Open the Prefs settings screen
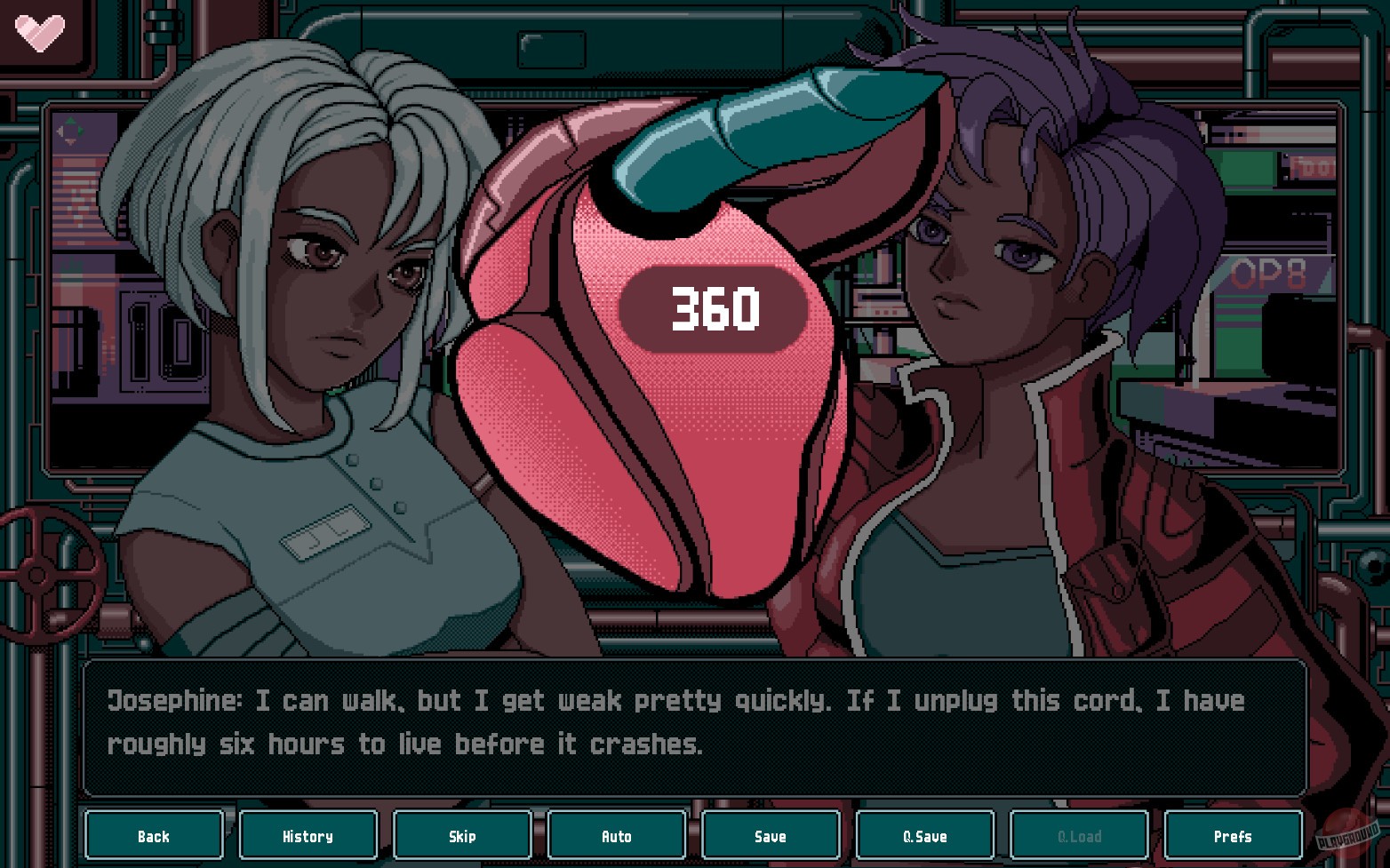The image size is (1390, 868). (x=1233, y=835)
